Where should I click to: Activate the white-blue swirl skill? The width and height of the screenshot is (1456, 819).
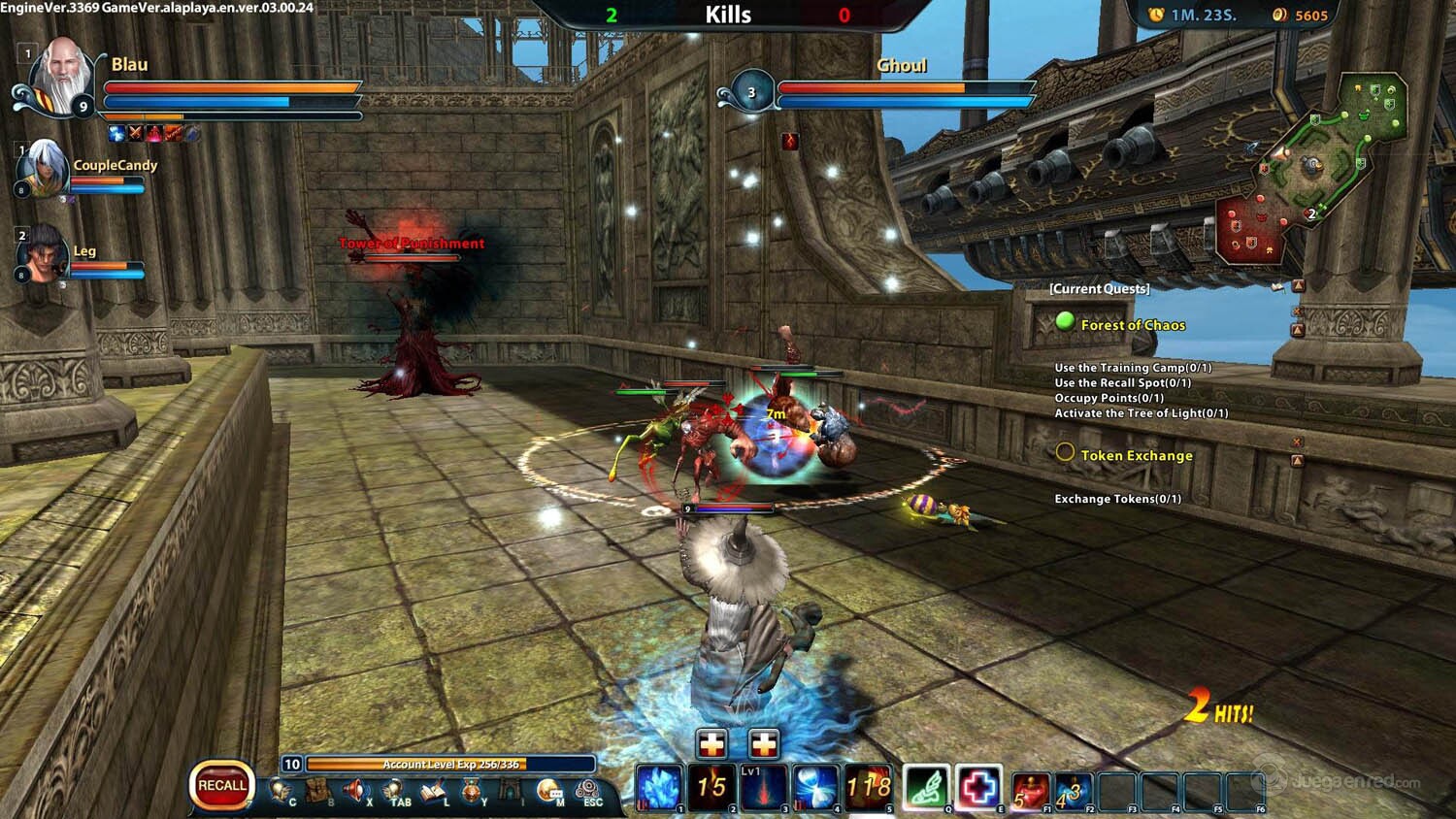click(x=815, y=787)
